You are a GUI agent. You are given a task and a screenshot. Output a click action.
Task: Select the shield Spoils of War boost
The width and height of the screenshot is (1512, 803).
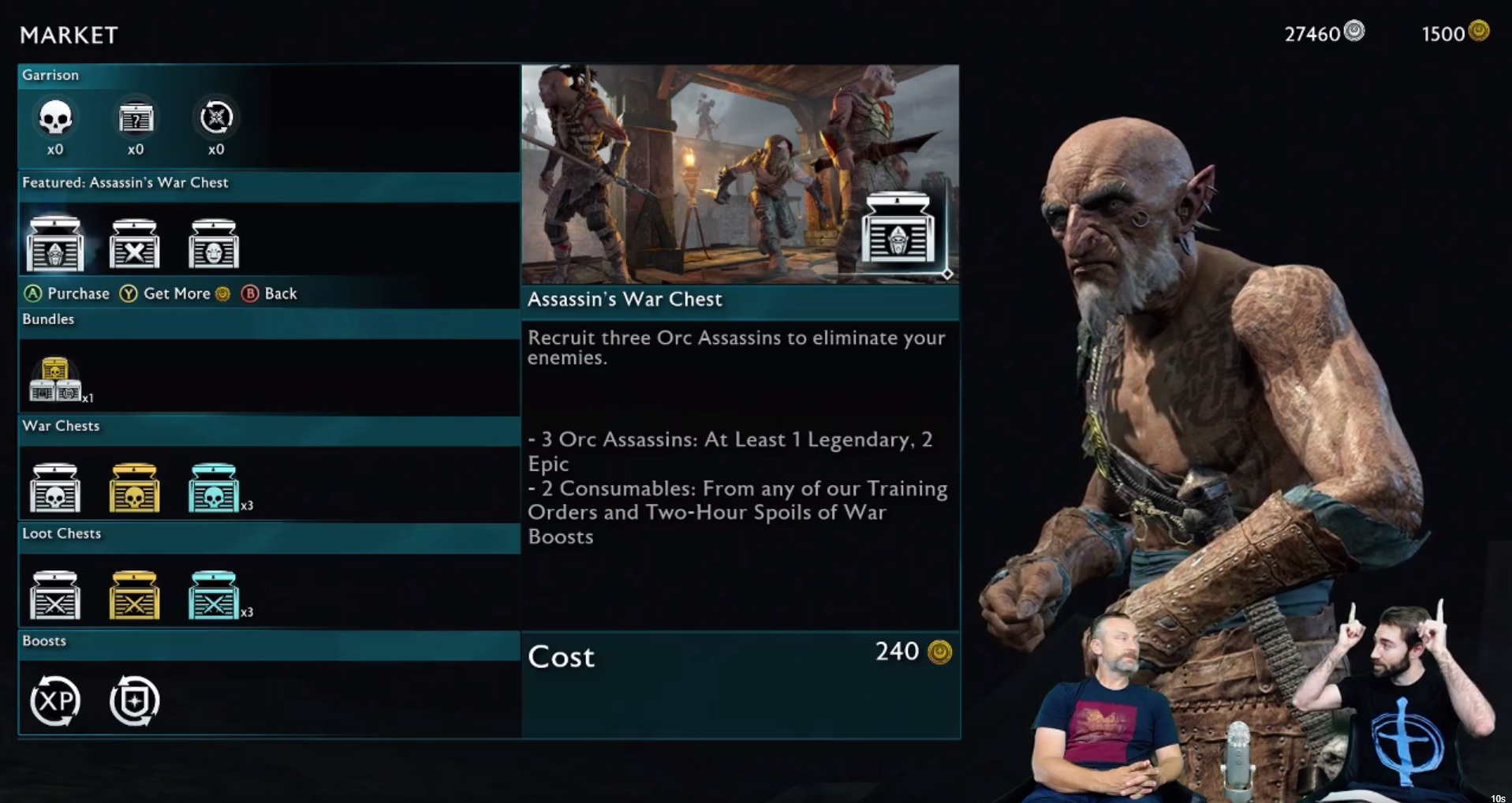coord(134,700)
